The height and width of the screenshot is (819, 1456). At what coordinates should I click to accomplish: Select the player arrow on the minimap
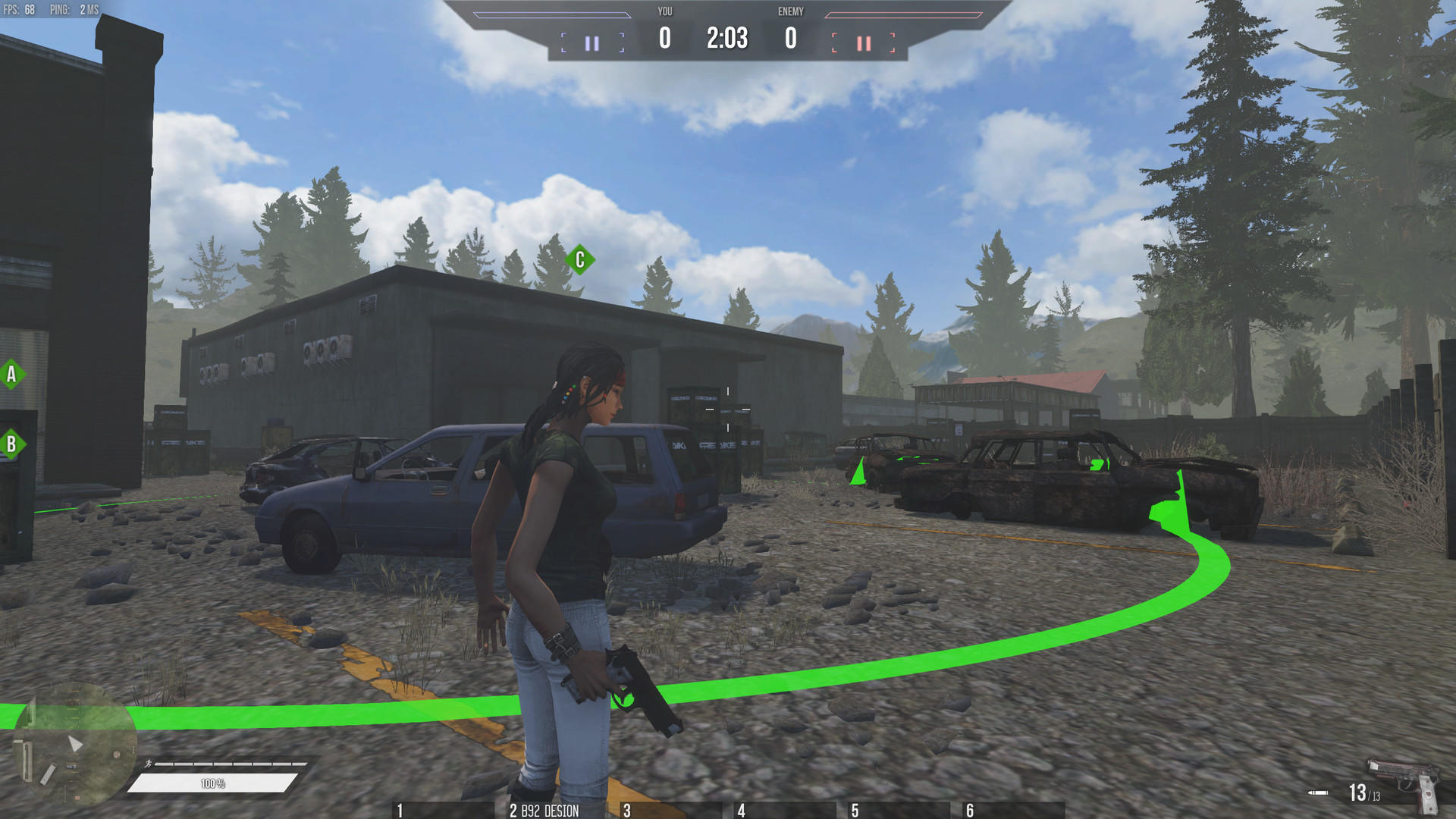74,744
